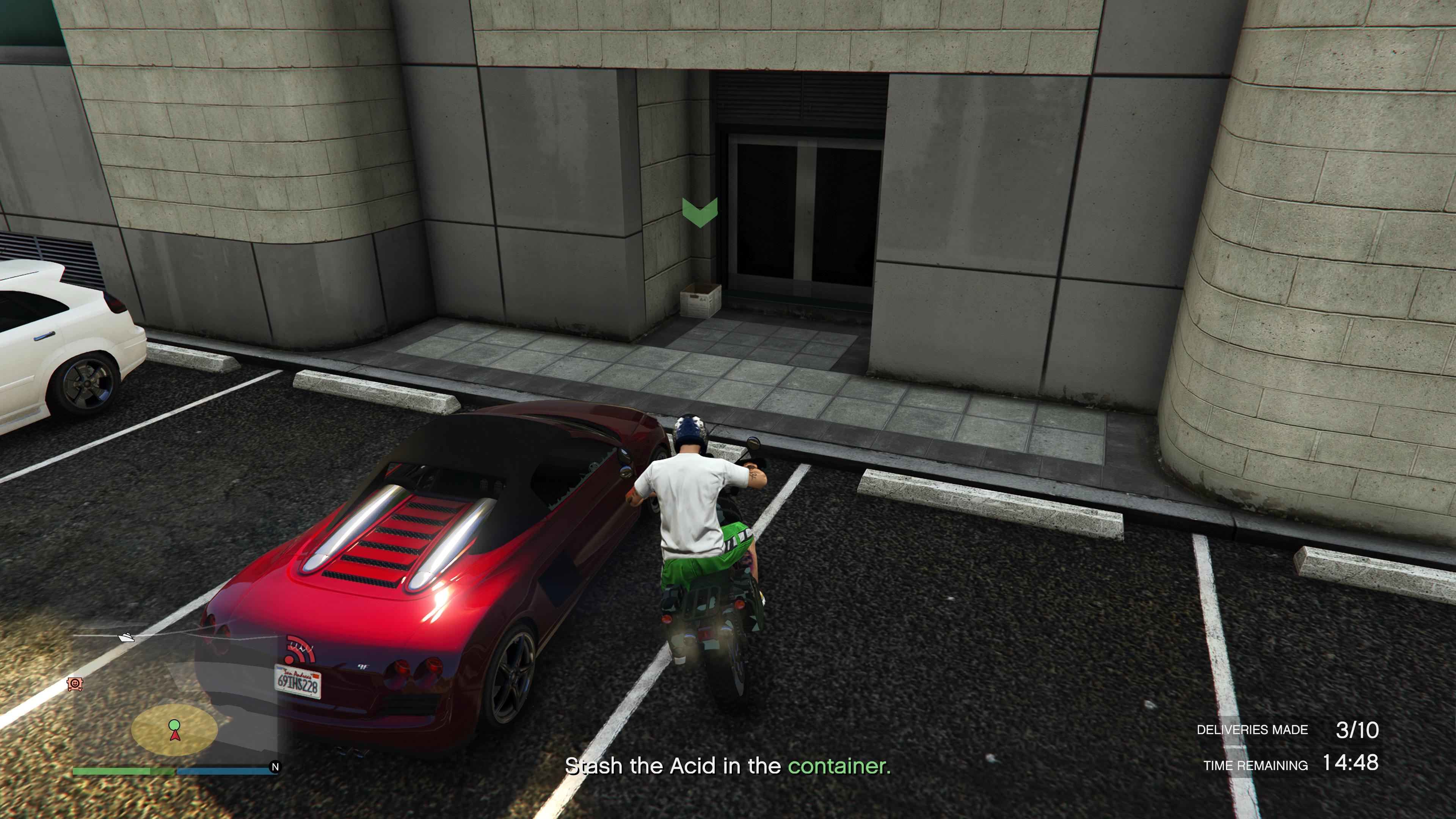1456x819 pixels.
Task: Click the red player arrow on the minimap
Action: pos(175,735)
